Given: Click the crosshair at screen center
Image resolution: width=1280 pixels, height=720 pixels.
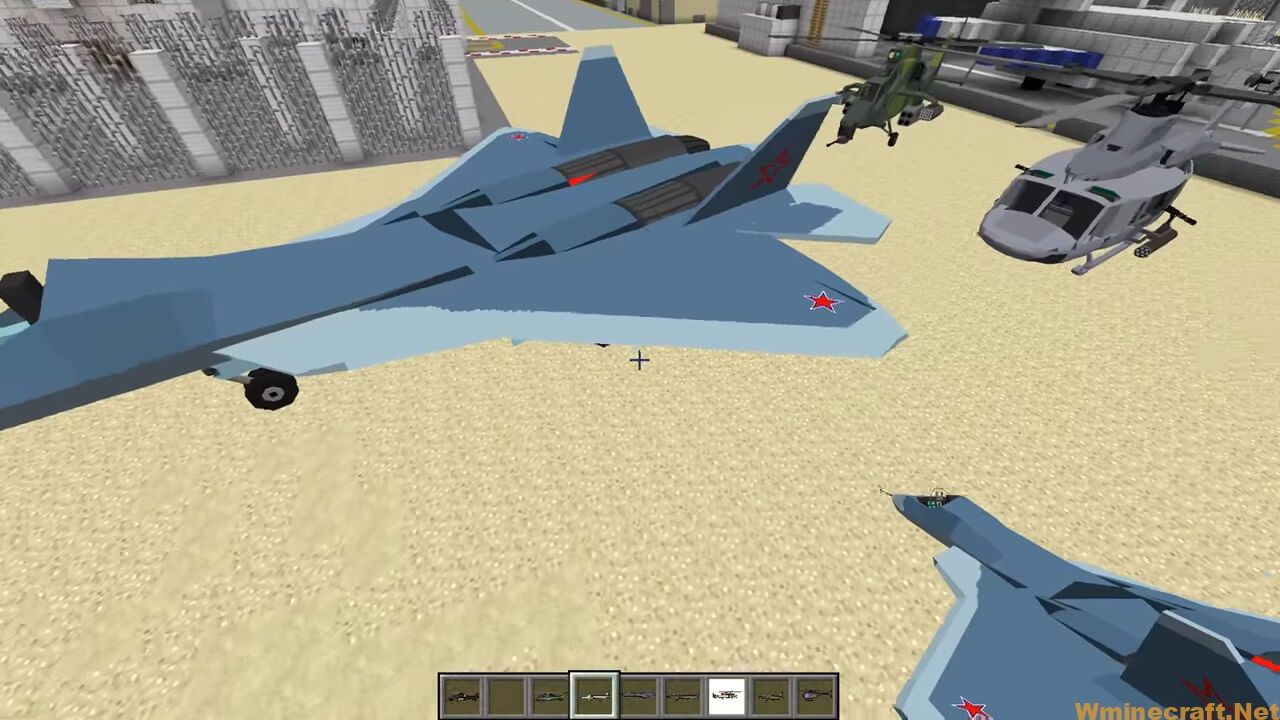Looking at the screenshot, I should pyautogui.click(x=639, y=360).
